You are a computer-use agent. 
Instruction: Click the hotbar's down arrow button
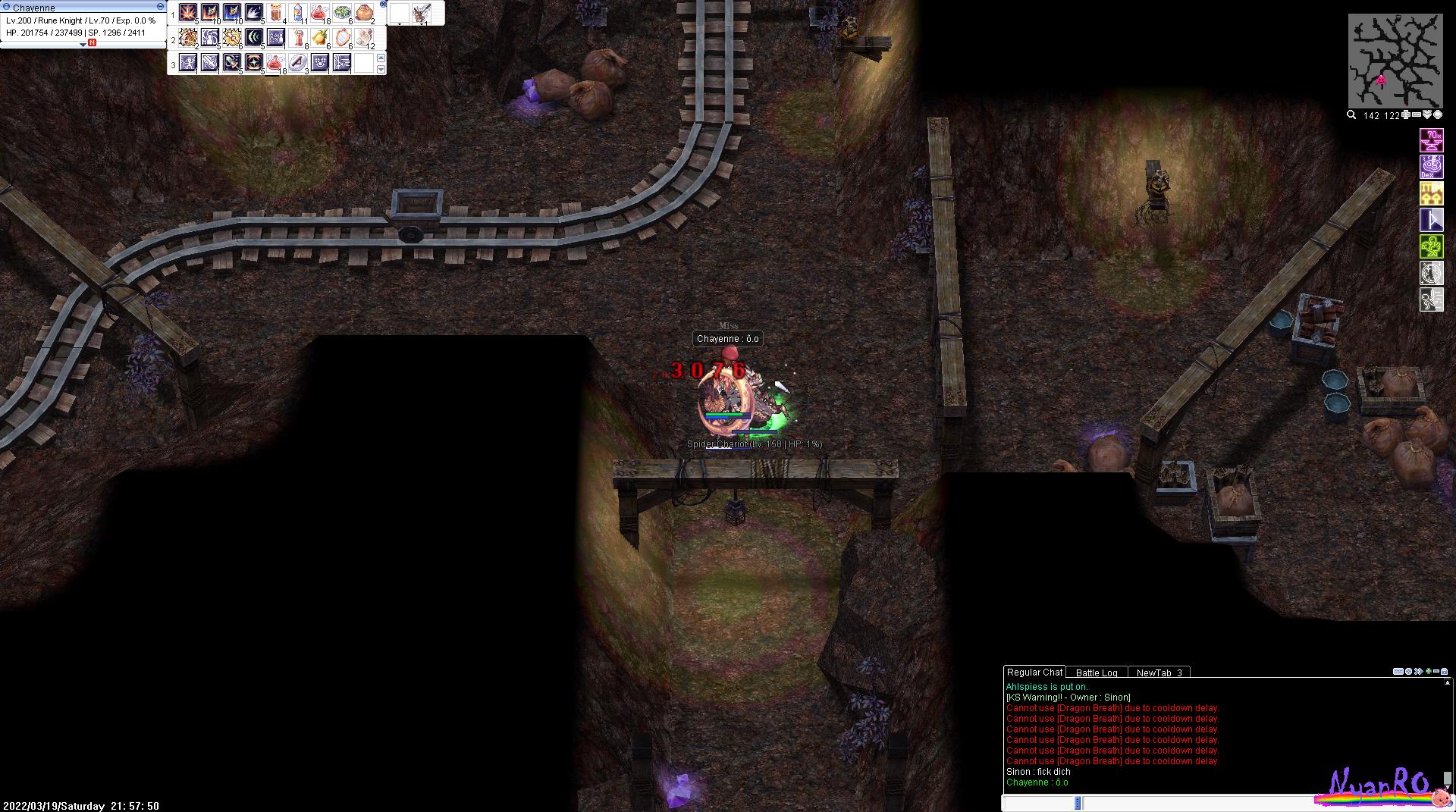(x=381, y=69)
